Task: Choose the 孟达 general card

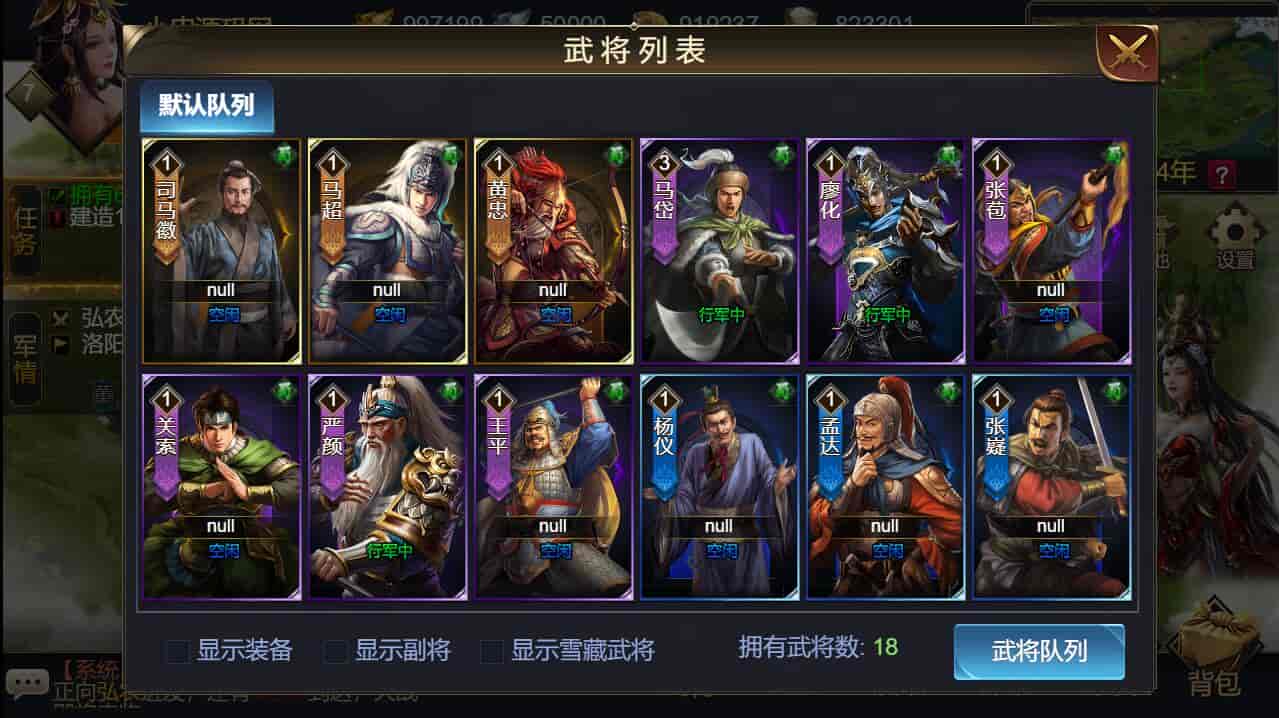Action: 885,487
